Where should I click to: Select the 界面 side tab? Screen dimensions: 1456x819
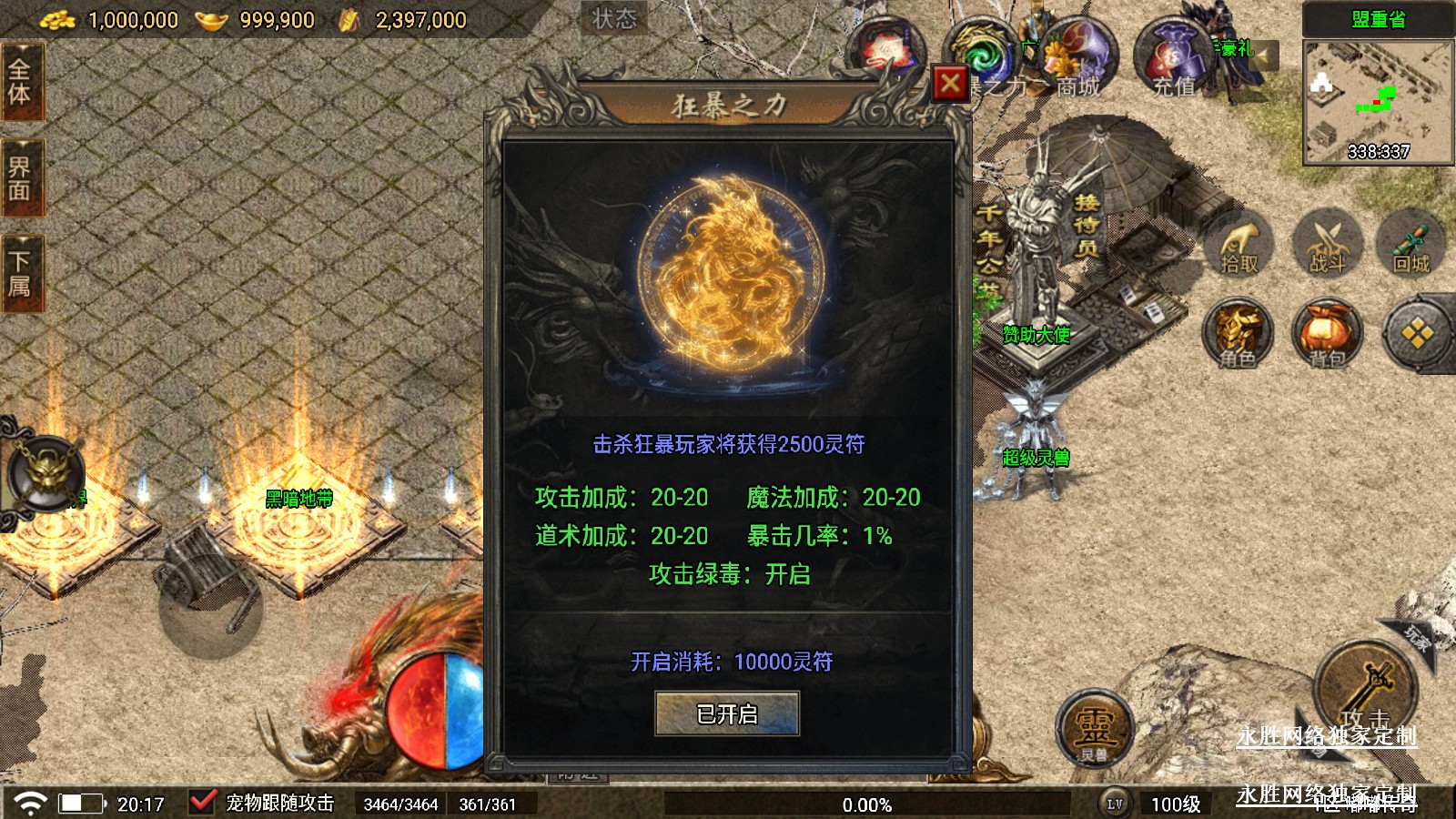[x=20, y=178]
